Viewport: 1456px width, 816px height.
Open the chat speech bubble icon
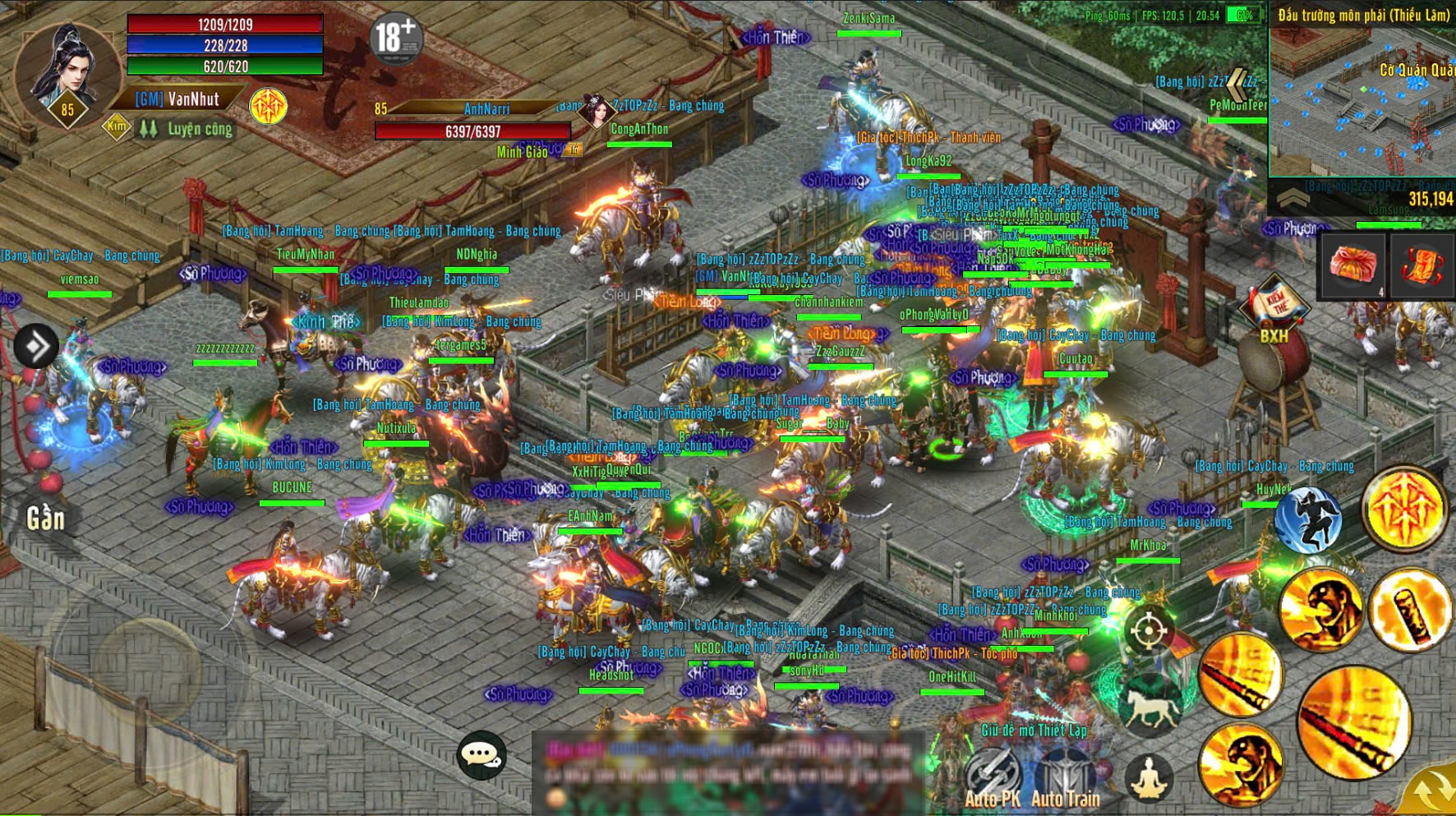click(481, 754)
